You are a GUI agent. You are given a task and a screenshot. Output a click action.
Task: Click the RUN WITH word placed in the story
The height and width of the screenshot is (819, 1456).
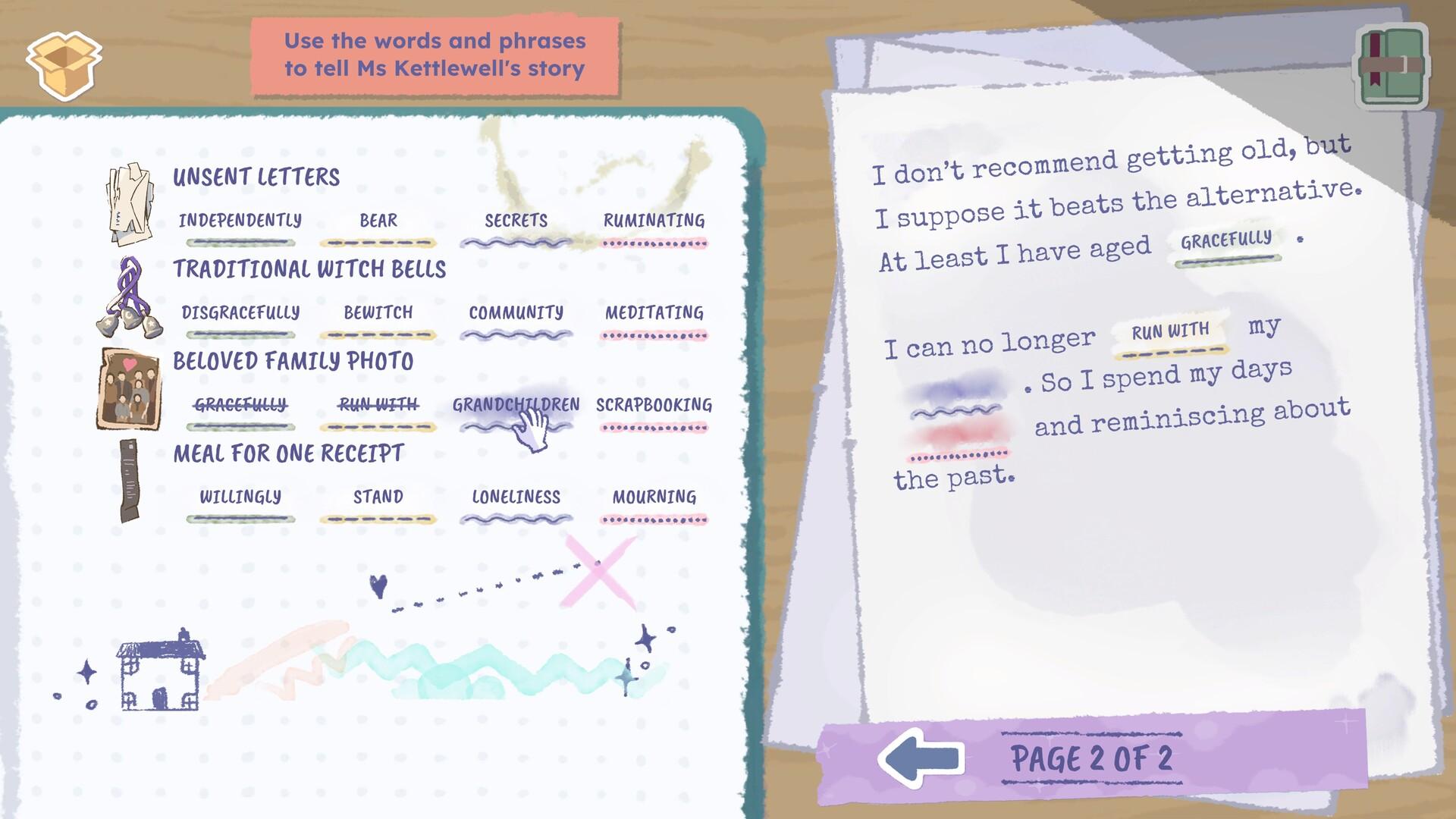click(1170, 330)
